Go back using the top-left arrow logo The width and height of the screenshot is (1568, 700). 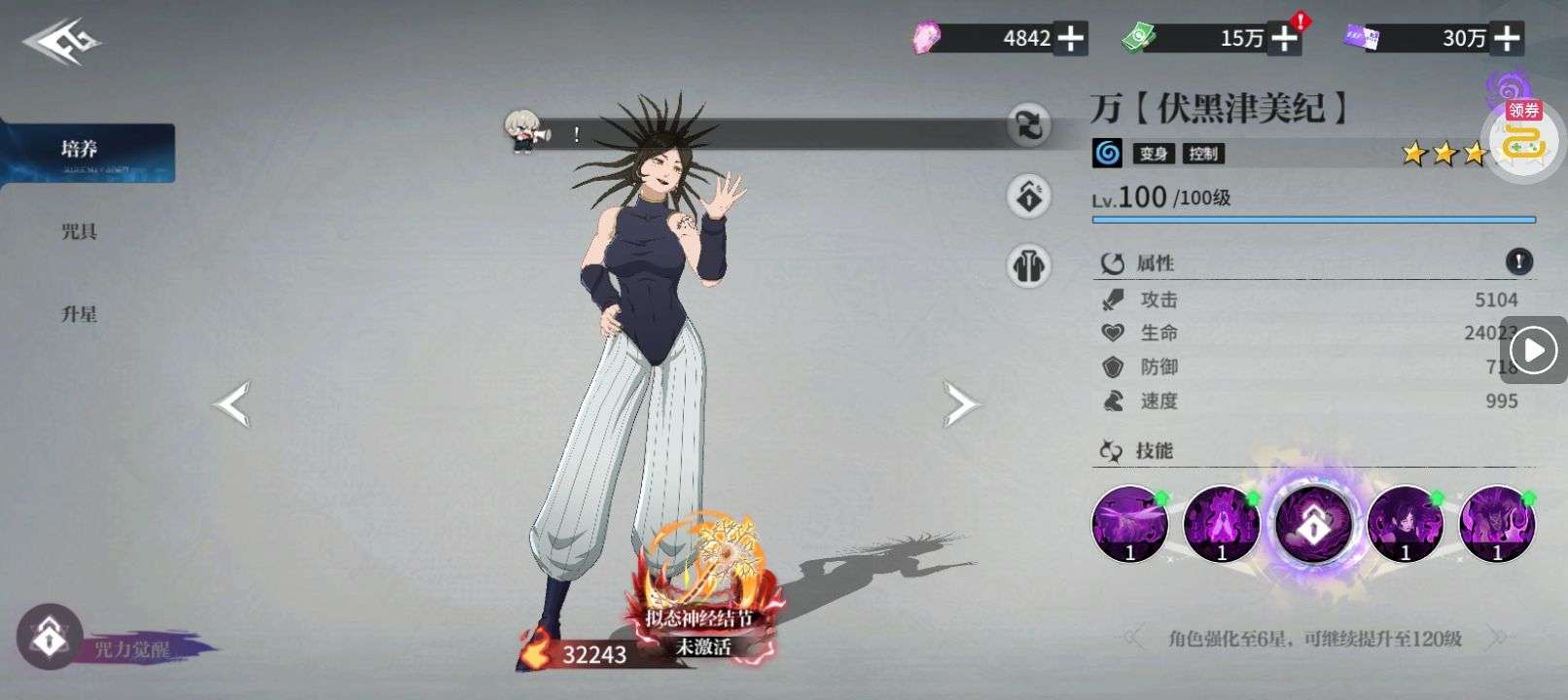coord(62,43)
